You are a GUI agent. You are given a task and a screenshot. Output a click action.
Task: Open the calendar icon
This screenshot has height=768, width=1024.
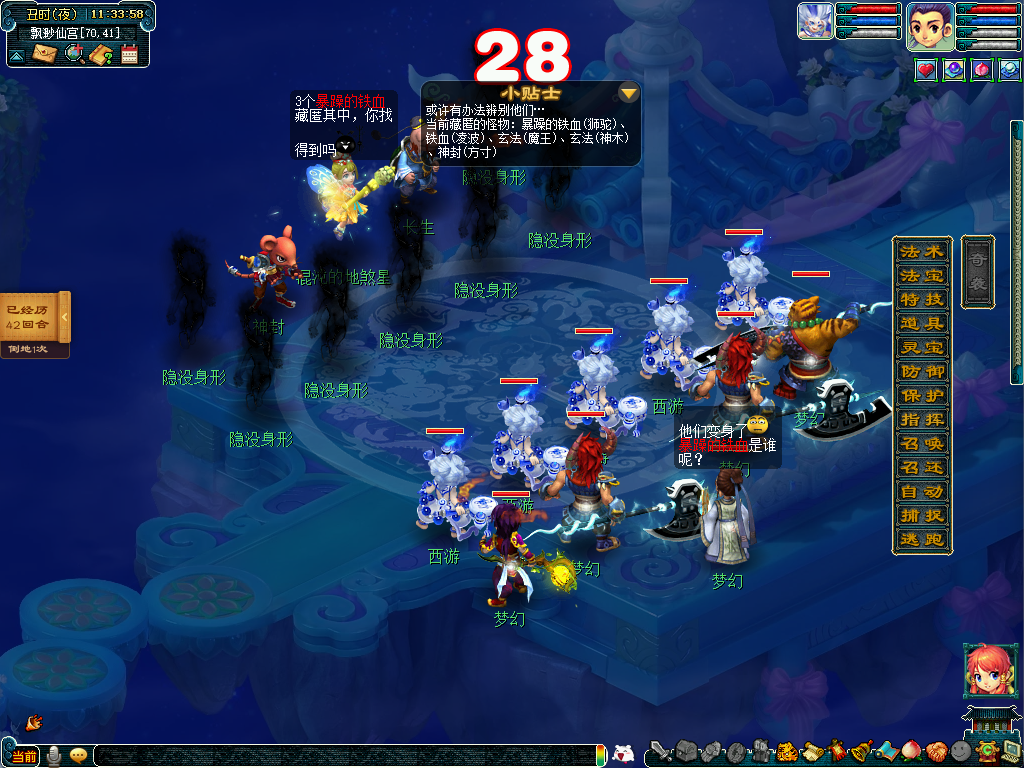click(129, 54)
